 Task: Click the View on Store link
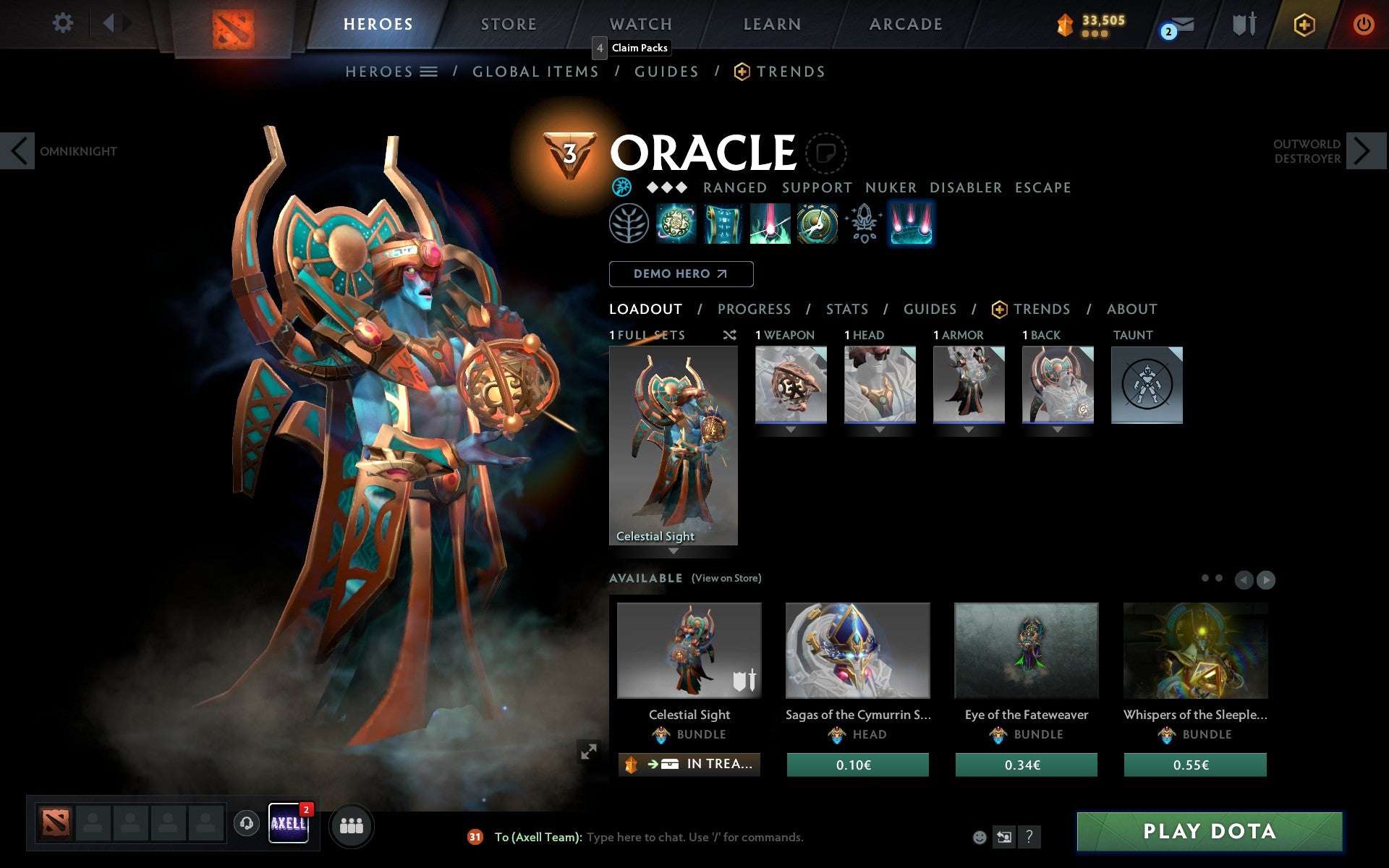click(726, 578)
